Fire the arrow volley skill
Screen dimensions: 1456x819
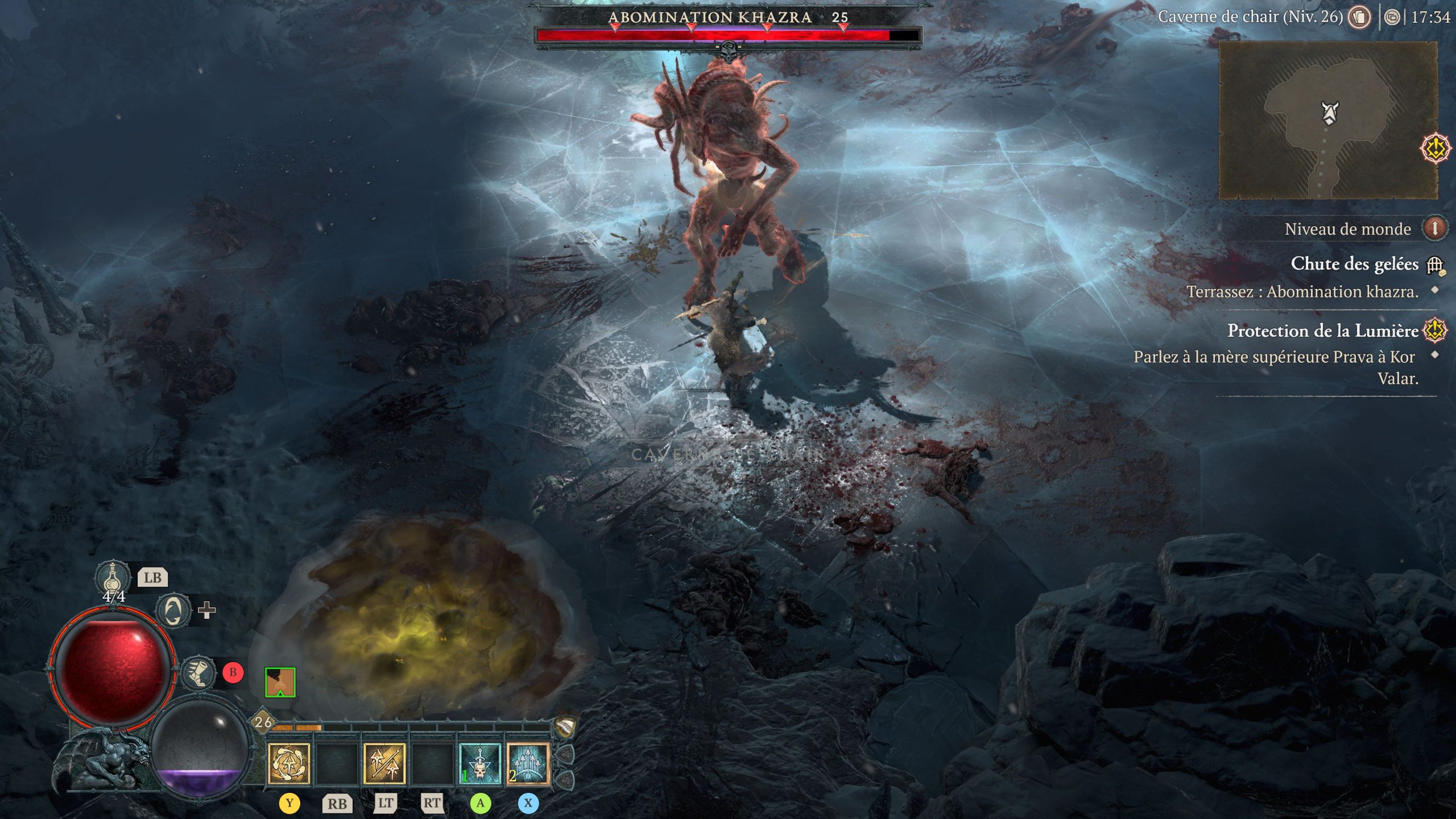click(x=528, y=764)
